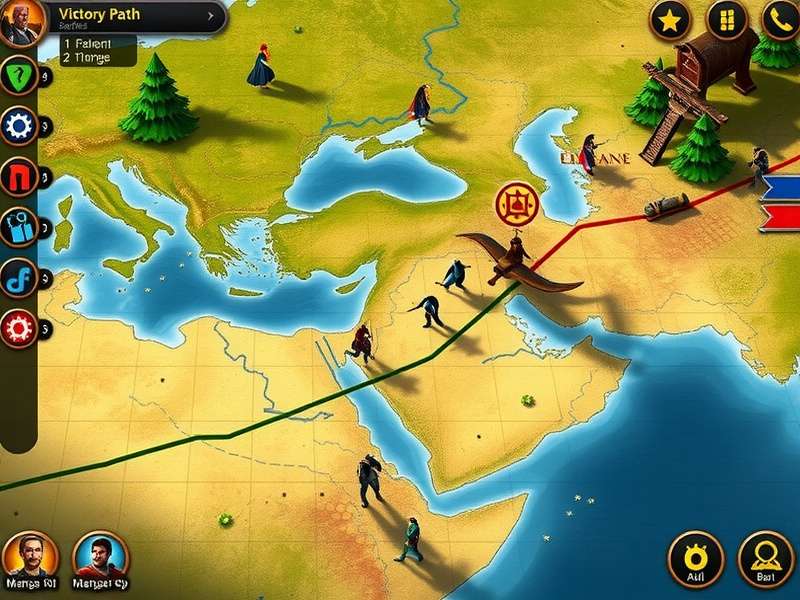
Task: Open the red gear icon
Action: (x=18, y=327)
